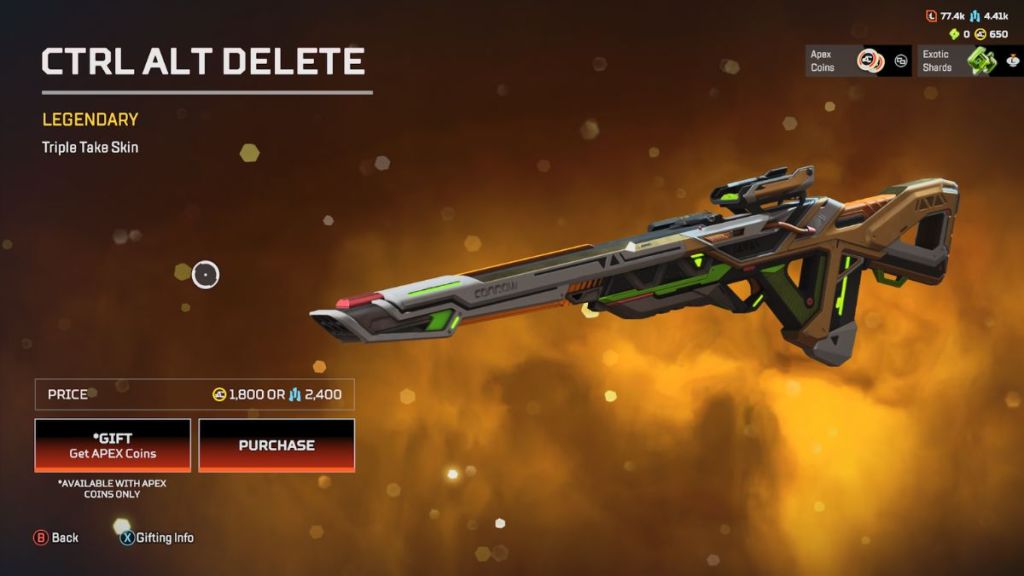1024x576 pixels.
Task: Open the Apex Coins store button
Action: pyautogui.click(x=858, y=61)
